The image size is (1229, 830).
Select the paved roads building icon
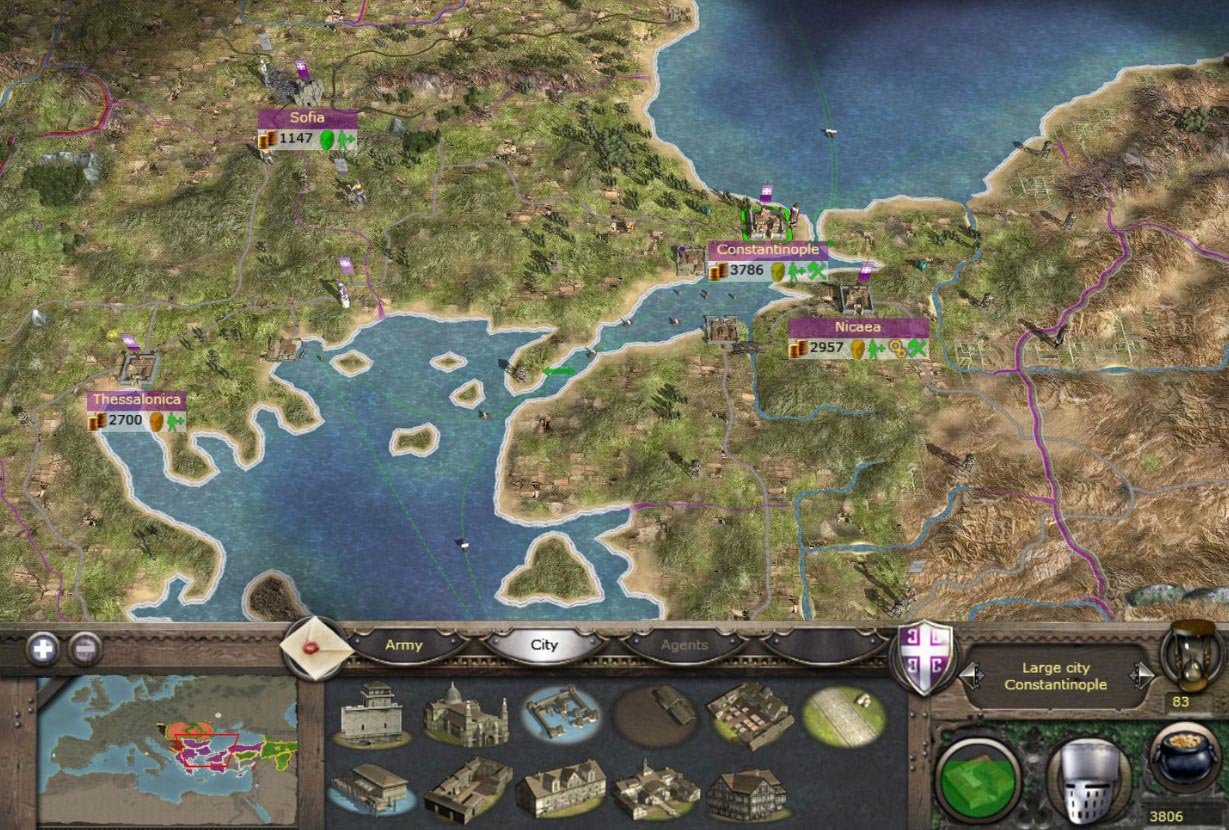[x=843, y=715]
